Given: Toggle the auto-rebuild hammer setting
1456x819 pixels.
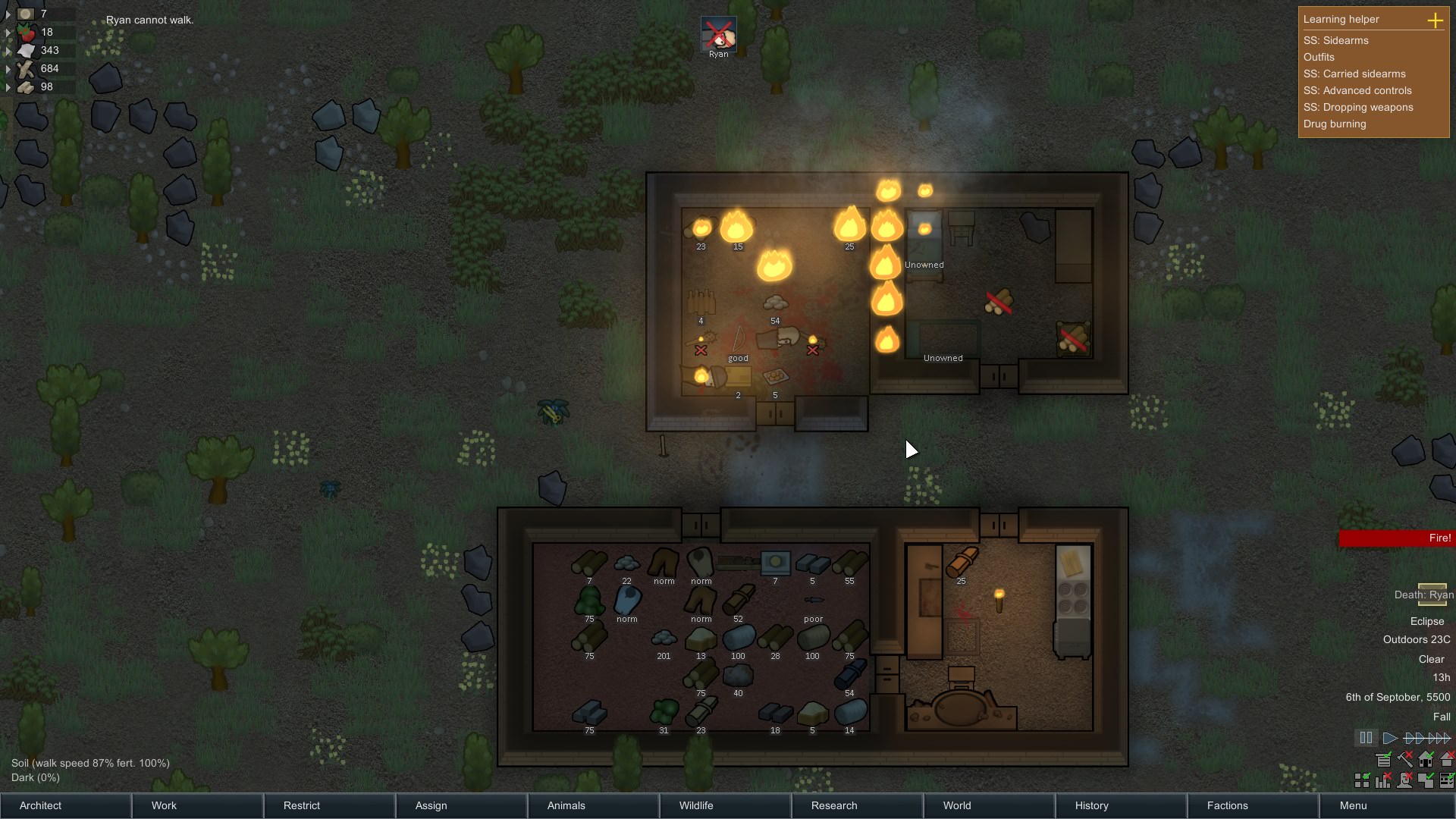Looking at the screenshot, I should pyautogui.click(x=1405, y=760).
